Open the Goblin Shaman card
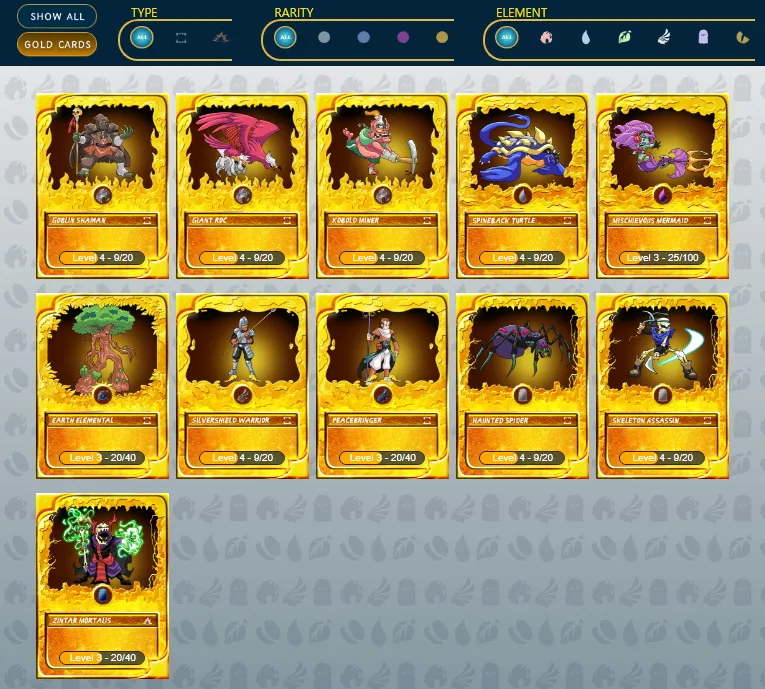This screenshot has width=765, height=689. click(x=102, y=185)
